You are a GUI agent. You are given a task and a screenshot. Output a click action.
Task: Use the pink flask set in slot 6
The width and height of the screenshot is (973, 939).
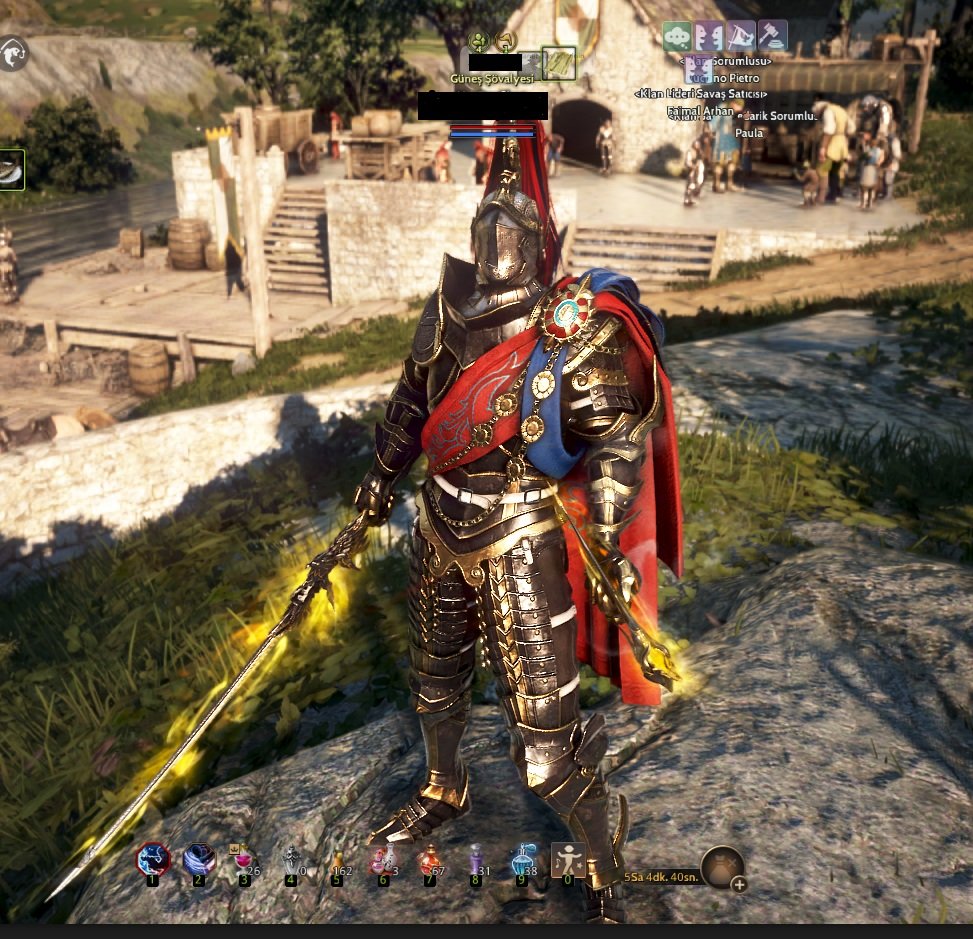tap(383, 860)
